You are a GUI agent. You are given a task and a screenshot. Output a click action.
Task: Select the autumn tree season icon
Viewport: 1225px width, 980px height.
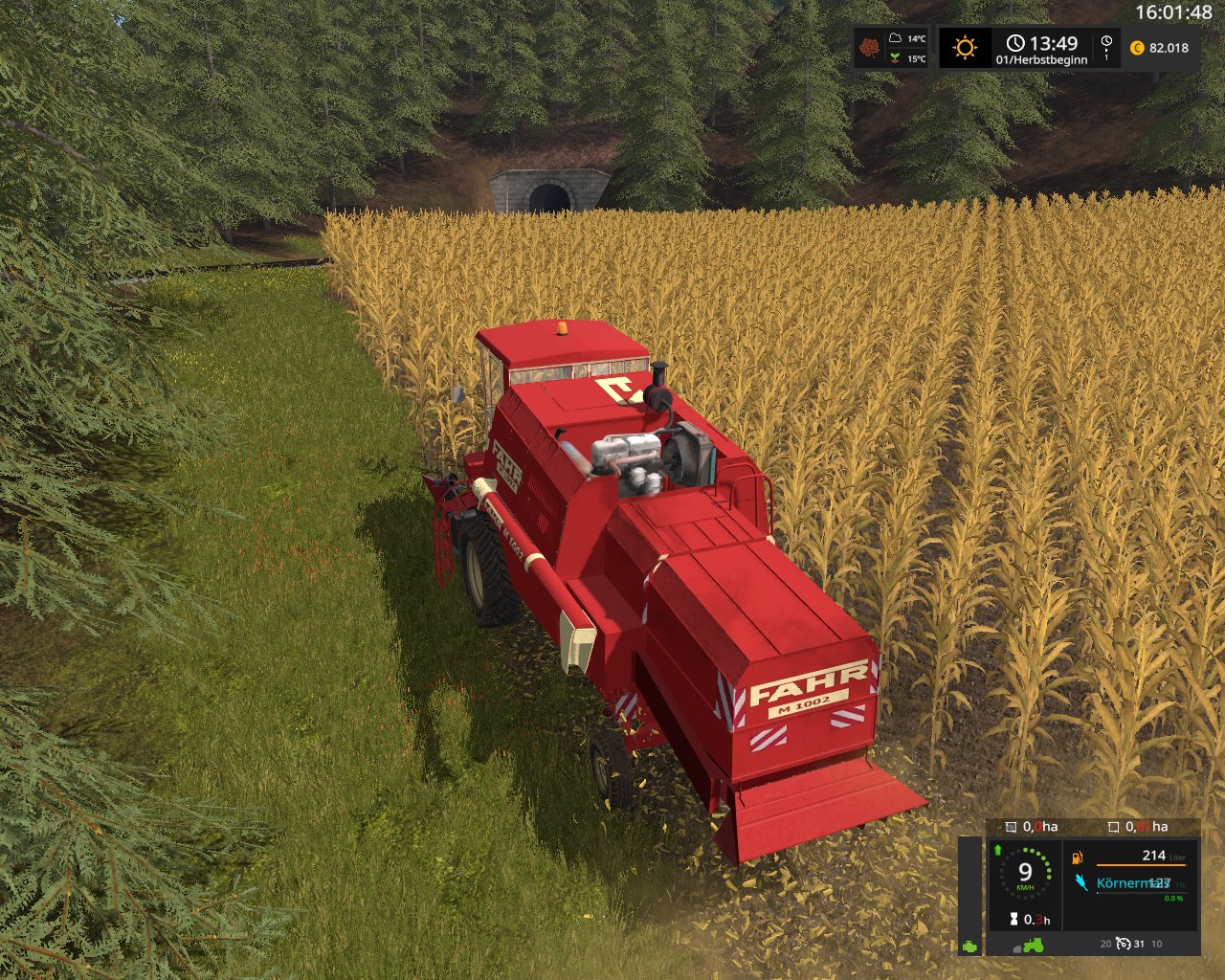coord(869,47)
